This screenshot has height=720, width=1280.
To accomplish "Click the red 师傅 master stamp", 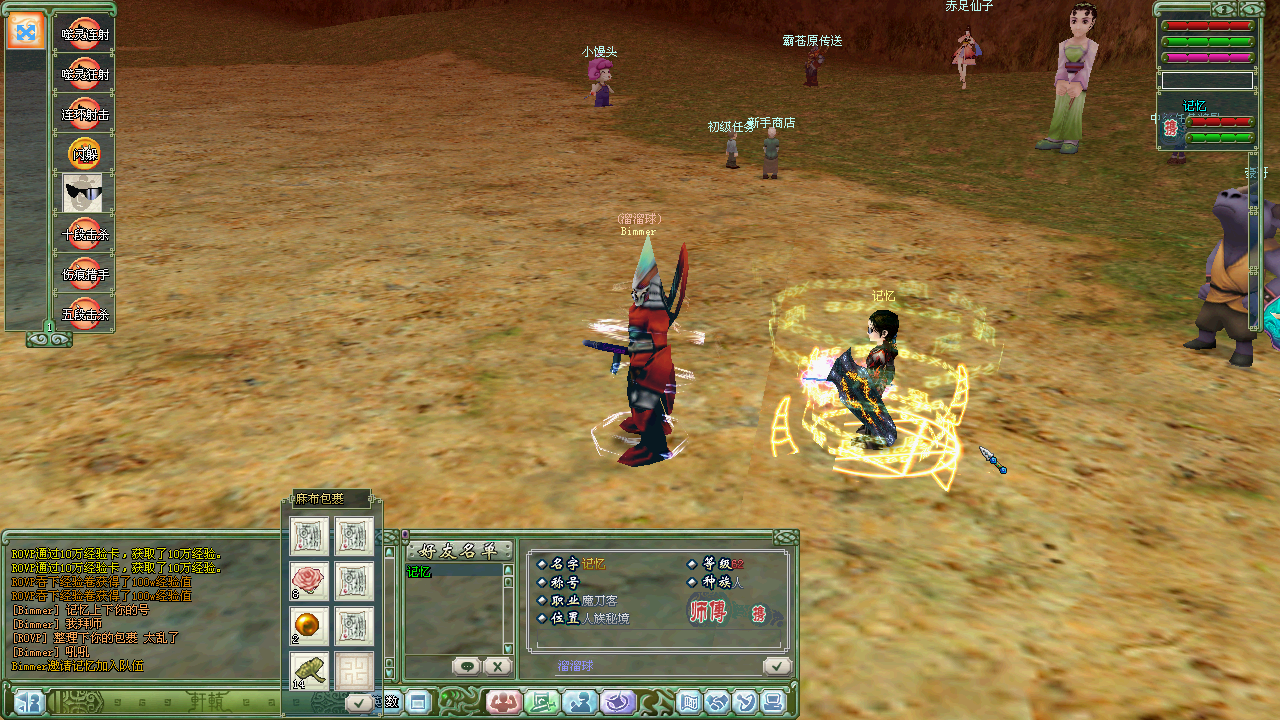I will 708,612.
